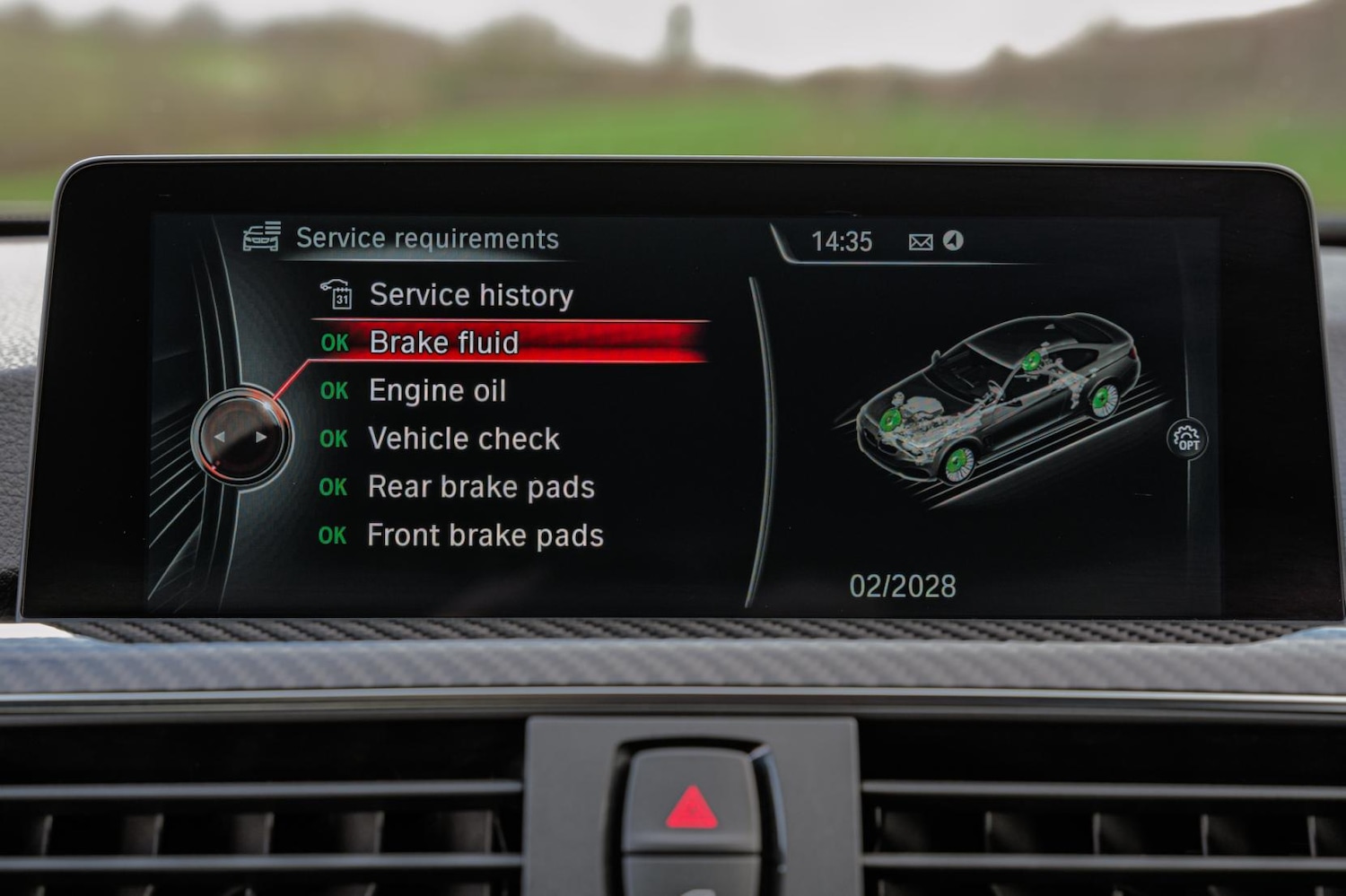Show Front brake pads status
Image resolution: width=1346 pixels, height=896 pixels.
(x=485, y=535)
